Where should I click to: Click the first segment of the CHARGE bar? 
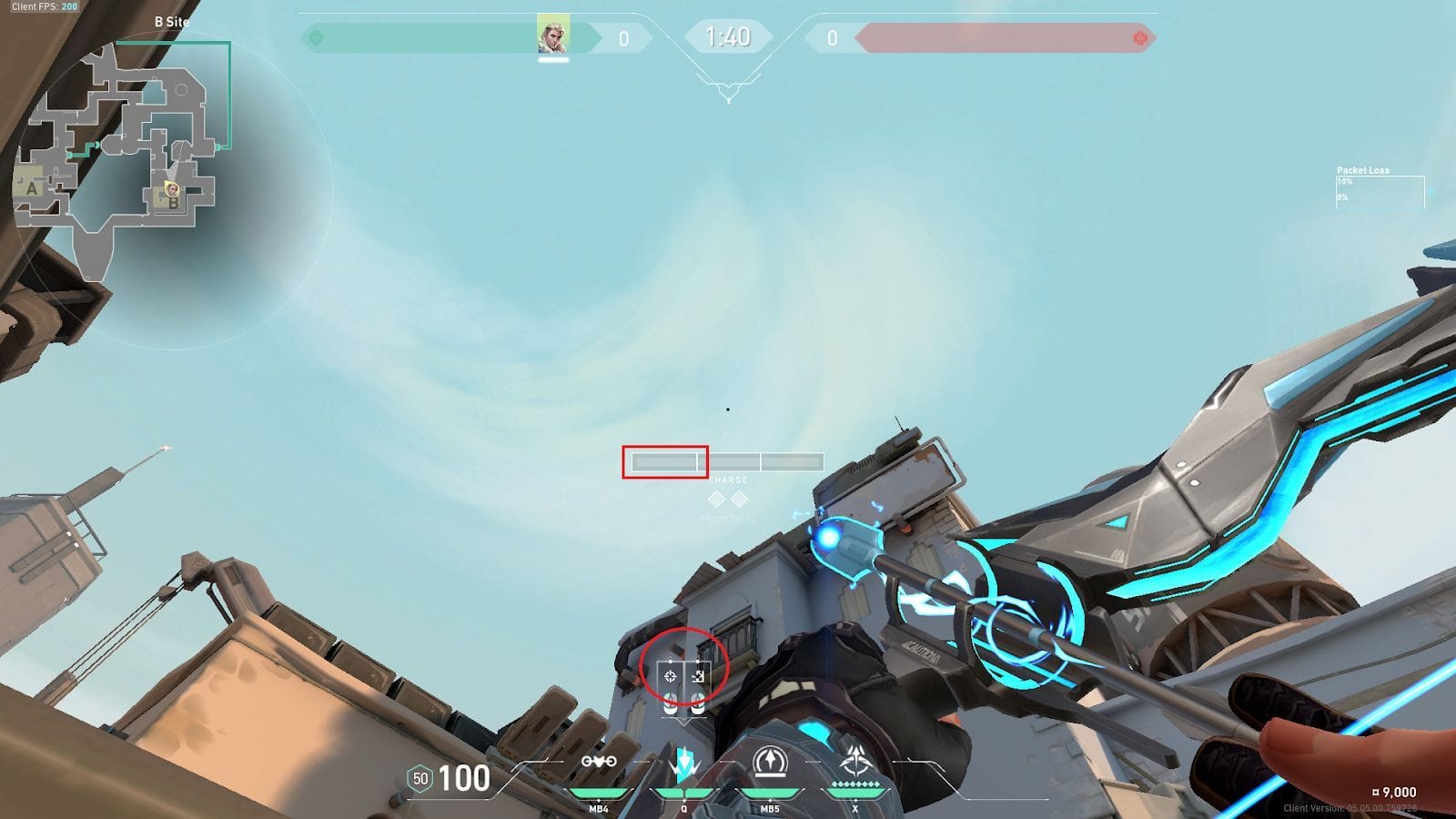tap(663, 461)
